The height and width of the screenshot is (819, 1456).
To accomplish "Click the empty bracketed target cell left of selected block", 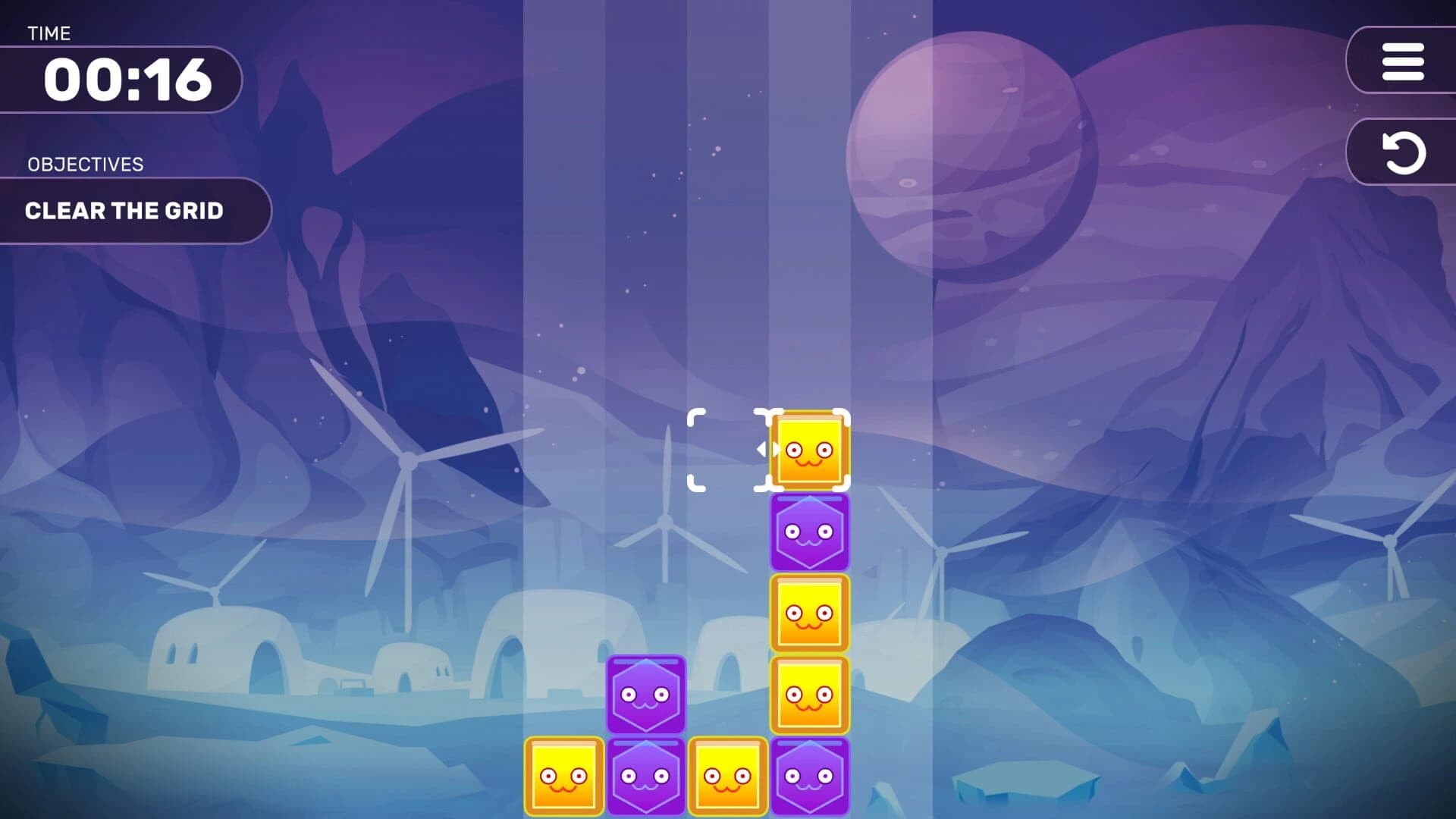I will point(726,449).
